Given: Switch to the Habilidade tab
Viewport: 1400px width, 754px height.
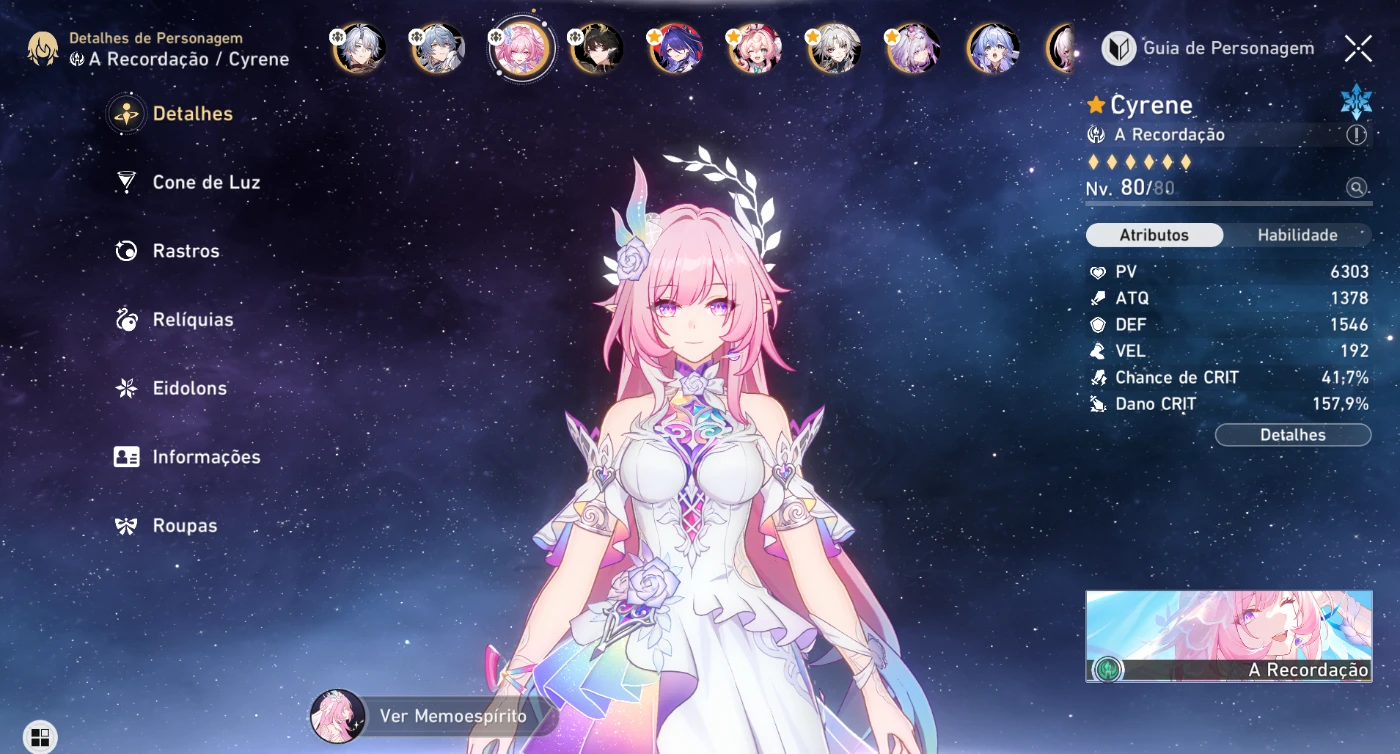Looking at the screenshot, I should click(x=1297, y=235).
